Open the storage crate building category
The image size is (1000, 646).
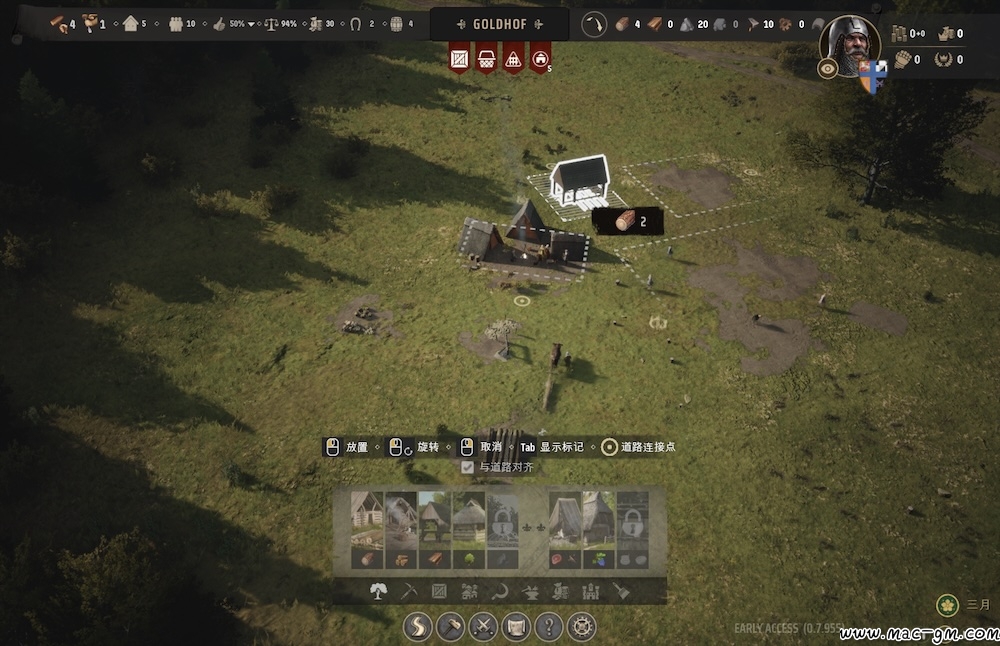tap(438, 591)
